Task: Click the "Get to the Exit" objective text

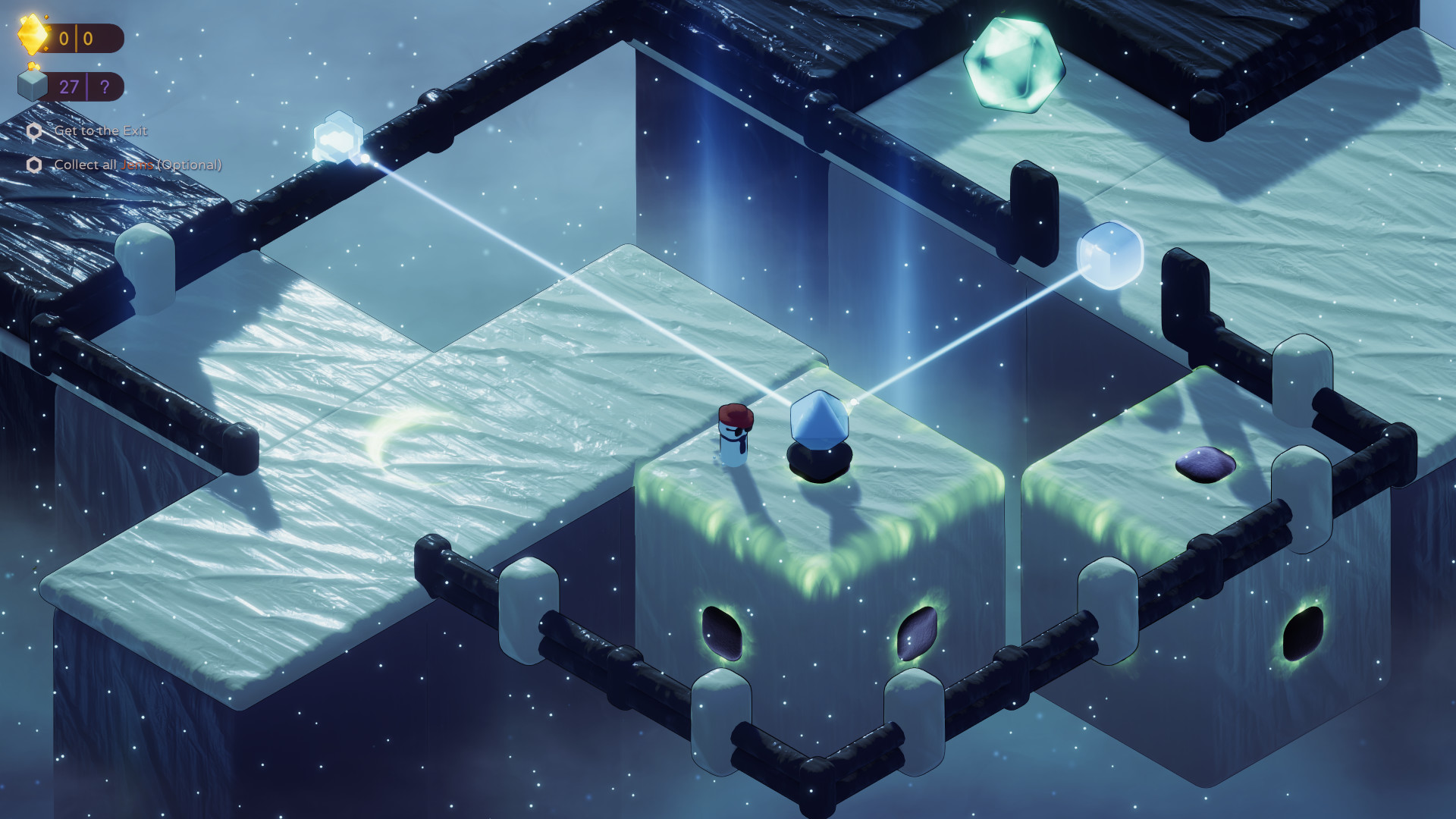Action: [x=101, y=131]
